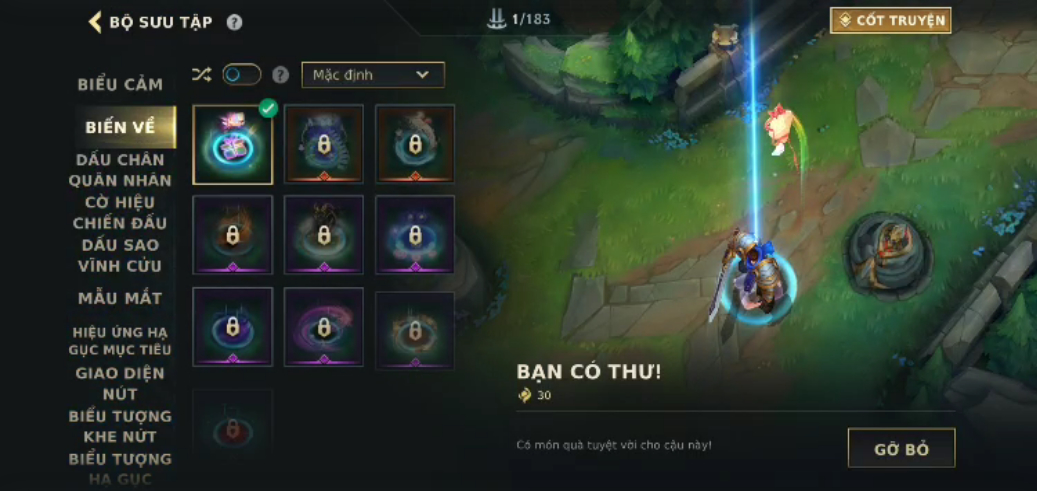Open the help icon beside shuffle toggle
Viewport: 1037px width, 491px height.
(x=281, y=75)
